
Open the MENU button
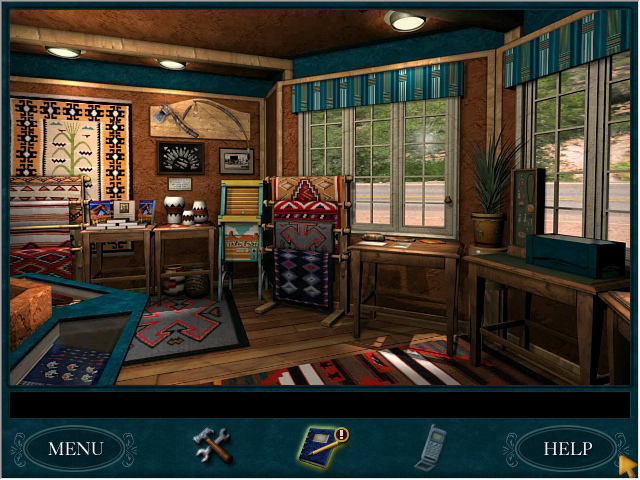click(x=75, y=448)
